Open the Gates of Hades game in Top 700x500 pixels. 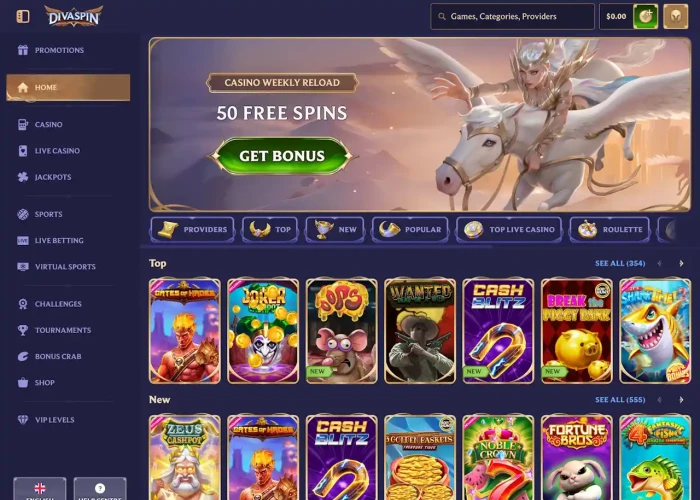pos(185,330)
